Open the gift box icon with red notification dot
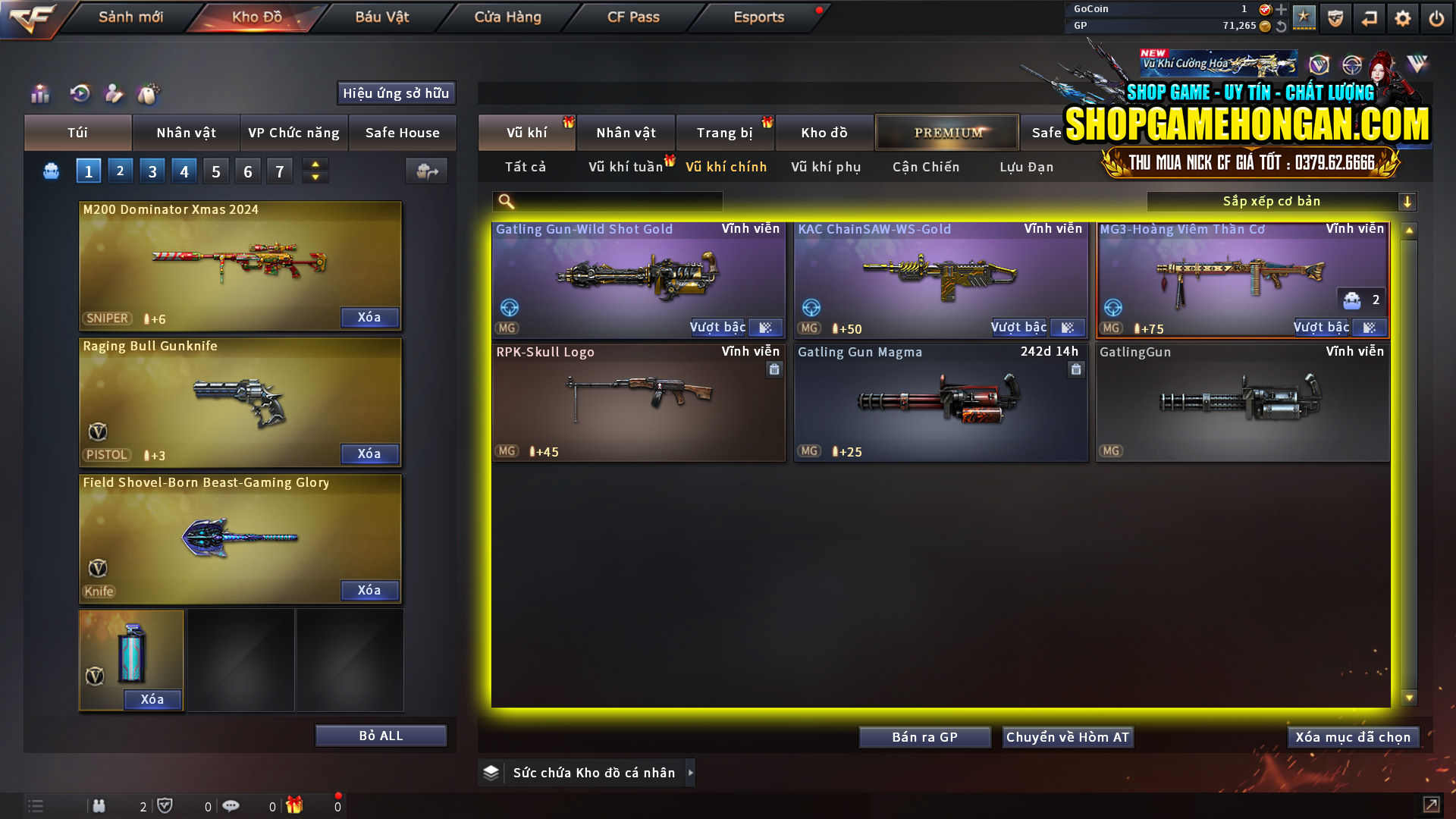This screenshot has width=1456, height=819. pos(296,805)
